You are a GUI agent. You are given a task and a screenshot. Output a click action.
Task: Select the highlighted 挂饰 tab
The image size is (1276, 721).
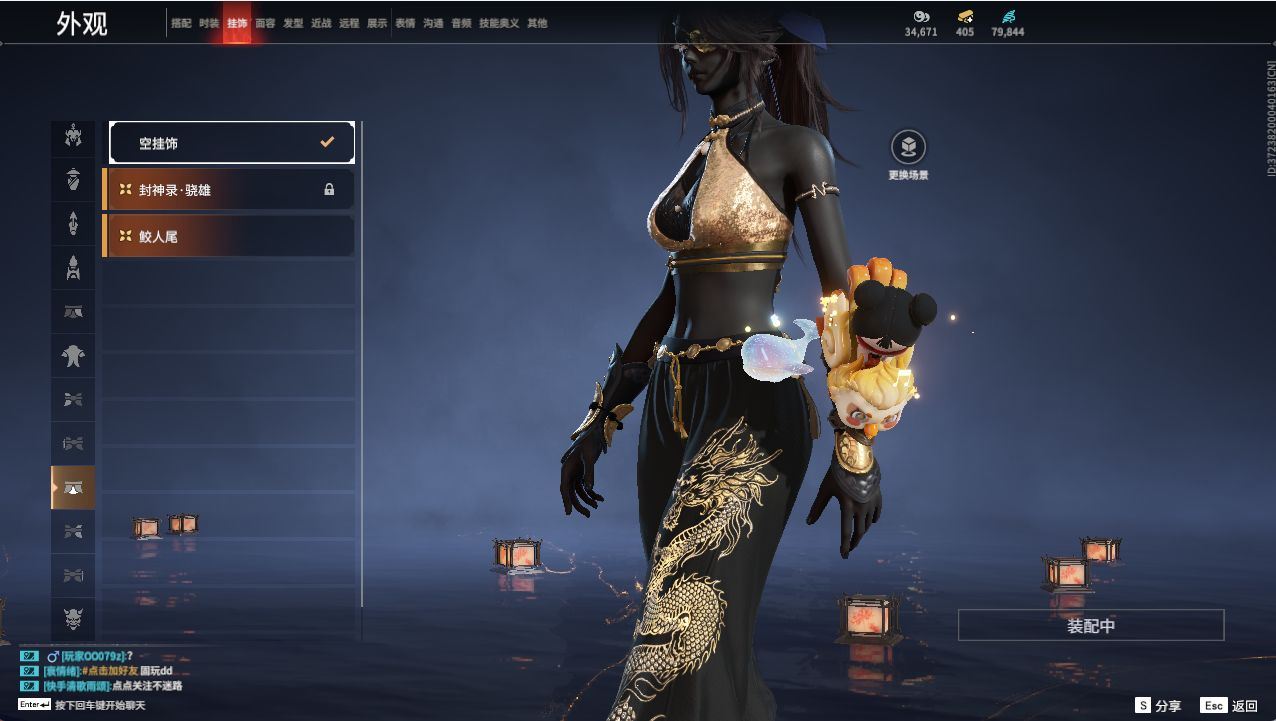pos(237,23)
